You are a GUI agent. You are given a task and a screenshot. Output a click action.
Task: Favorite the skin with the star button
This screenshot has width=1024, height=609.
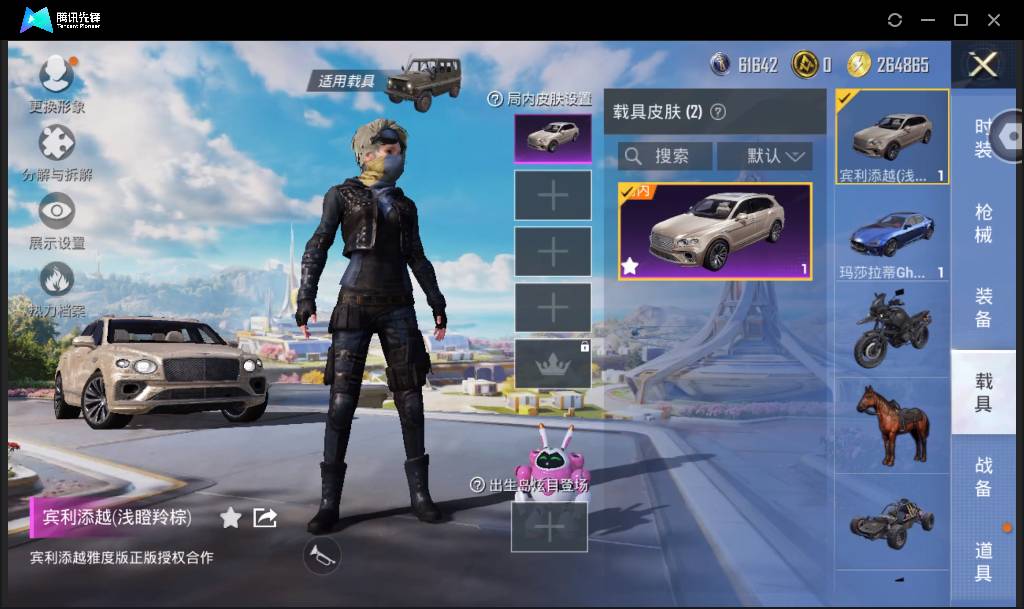(x=231, y=517)
